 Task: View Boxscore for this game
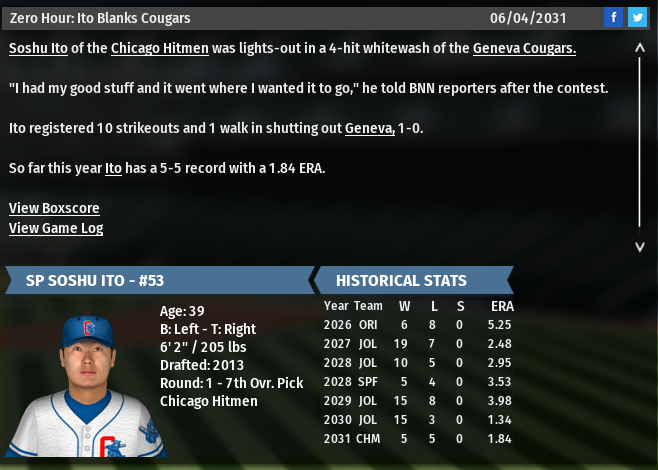coord(54,208)
